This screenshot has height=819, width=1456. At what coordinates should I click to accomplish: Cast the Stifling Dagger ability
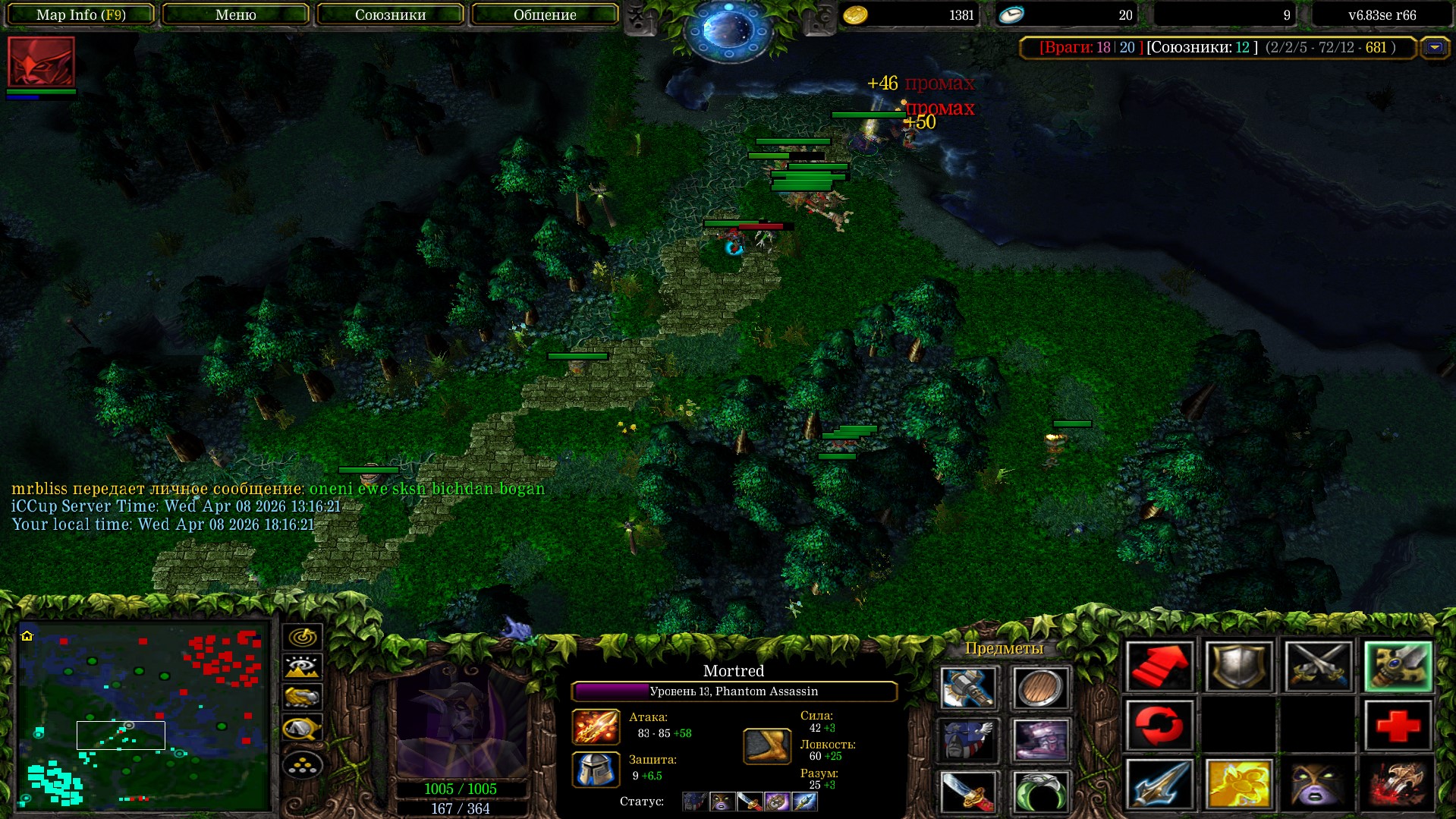[x=1159, y=784]
